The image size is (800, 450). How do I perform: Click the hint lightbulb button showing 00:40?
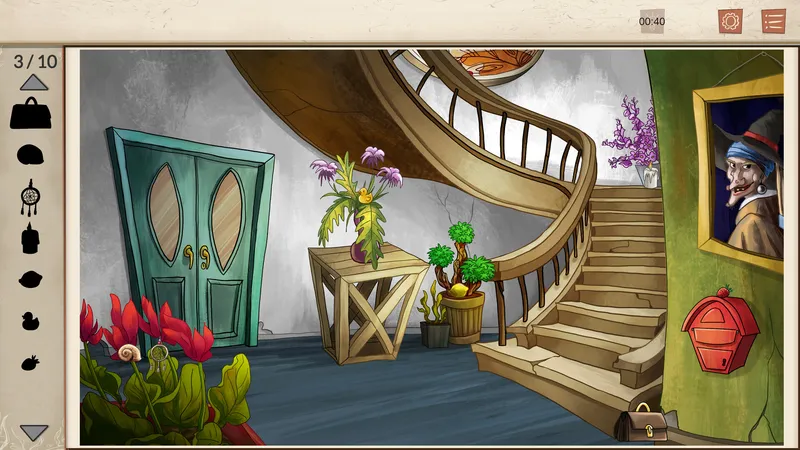click(x=652, y=21)
